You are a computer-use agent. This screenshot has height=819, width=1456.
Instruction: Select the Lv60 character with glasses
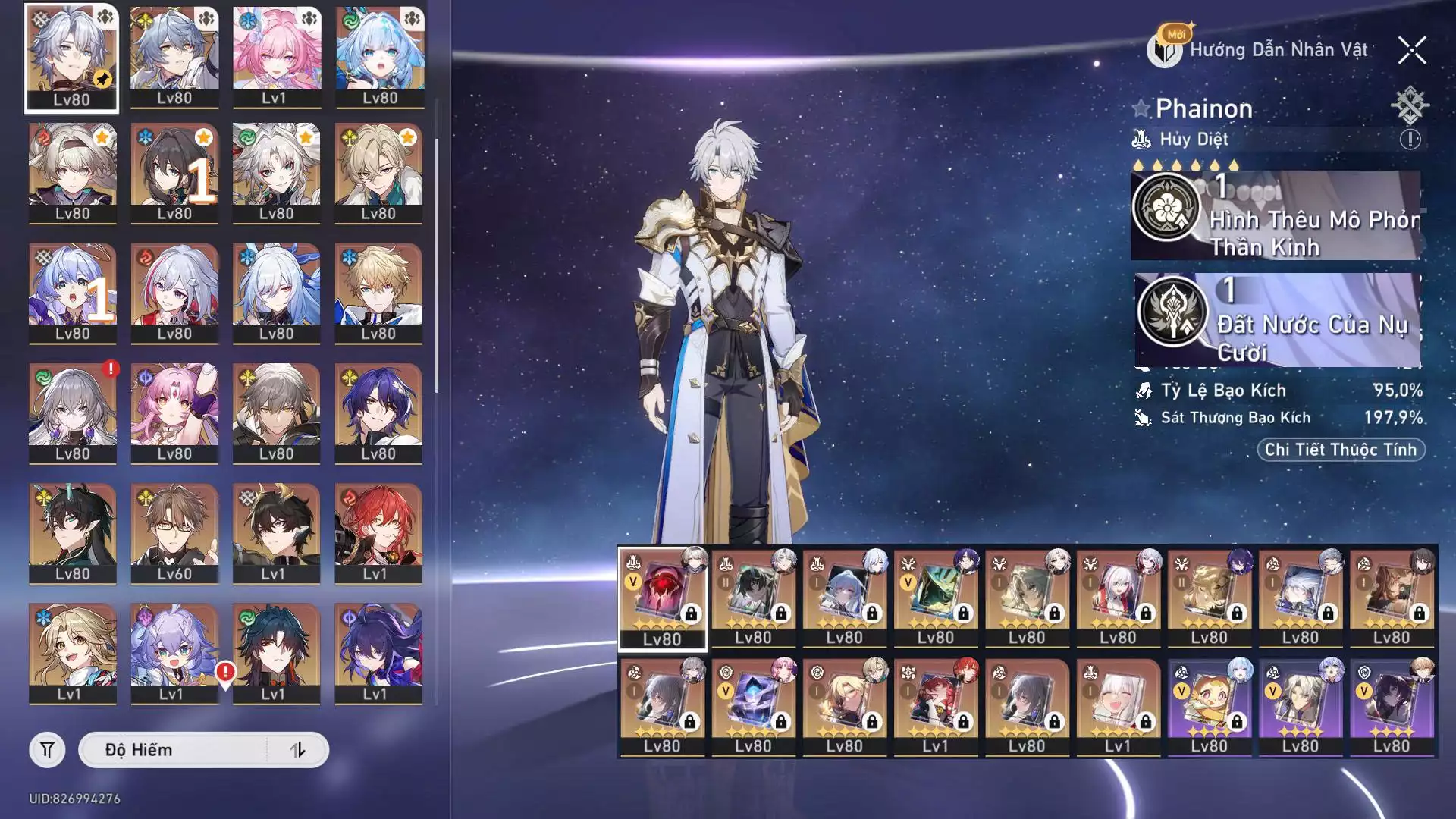[x=174, y=533]
